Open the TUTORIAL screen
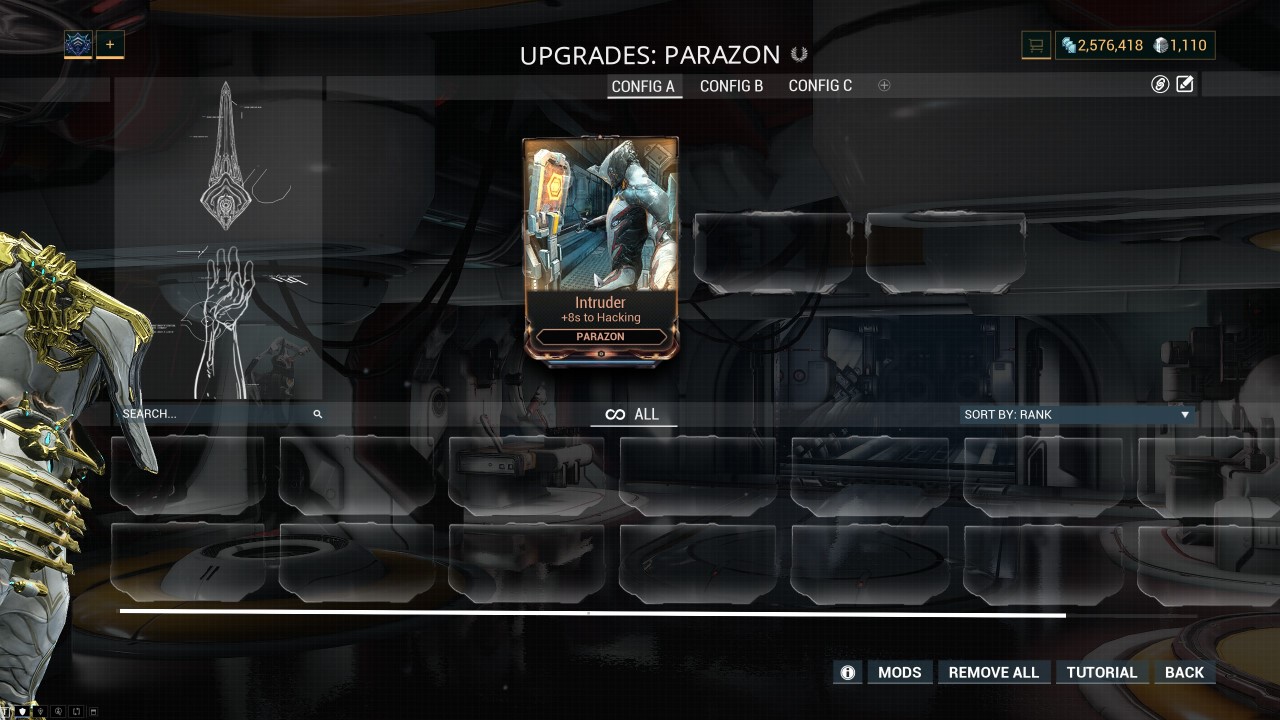Image resolution: width=1280 pixels, height=720 pixels. coord(1102,672)
